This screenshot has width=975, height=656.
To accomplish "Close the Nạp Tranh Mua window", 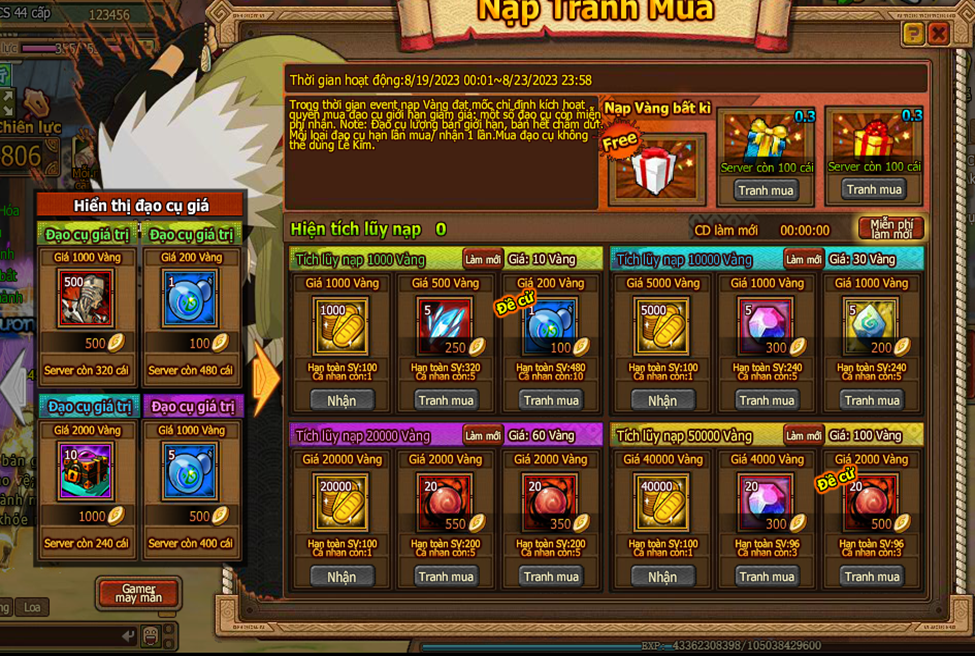I will coord(938,35).
